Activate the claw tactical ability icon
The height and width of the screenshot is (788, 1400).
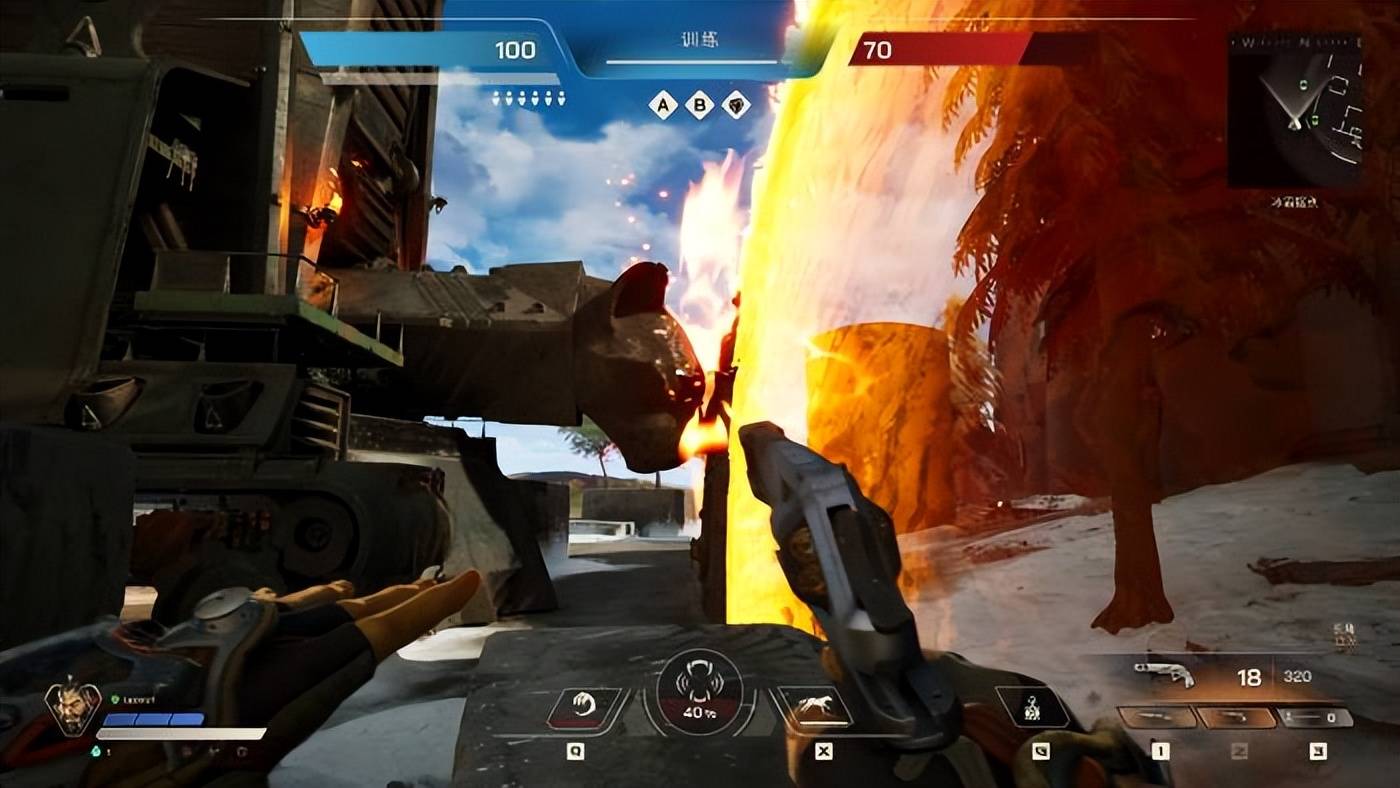pos(582,707)
